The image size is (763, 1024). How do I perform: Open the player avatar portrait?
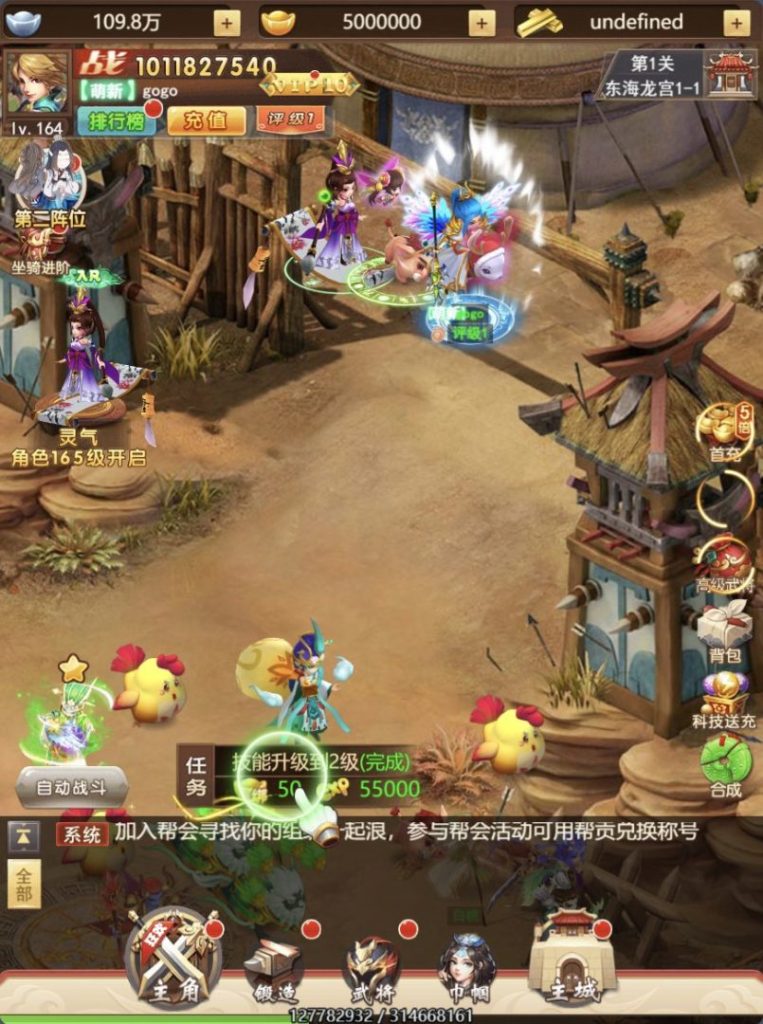tap(37, 83)
